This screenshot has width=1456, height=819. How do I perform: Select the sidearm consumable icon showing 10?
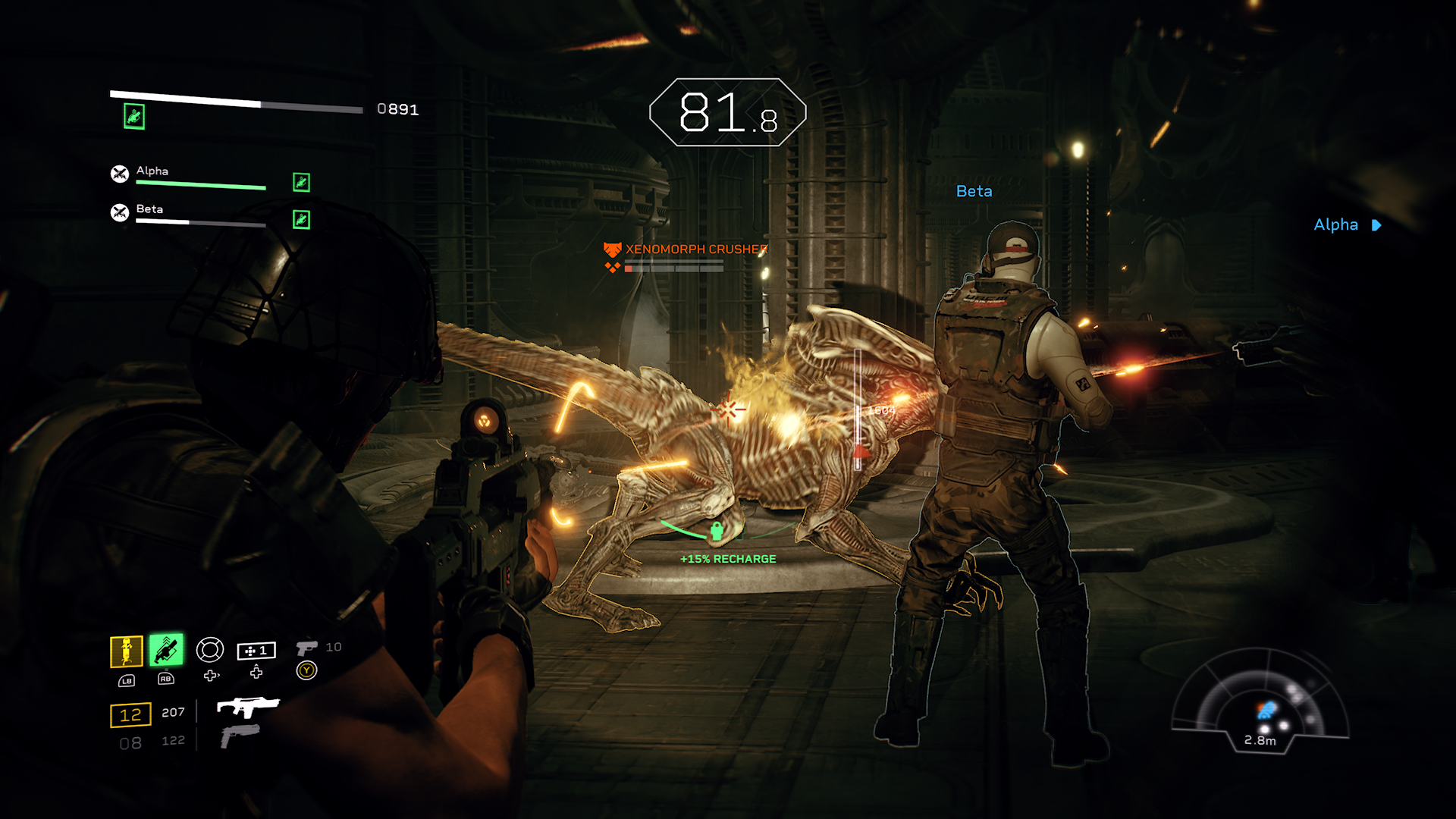pos(307,648)
